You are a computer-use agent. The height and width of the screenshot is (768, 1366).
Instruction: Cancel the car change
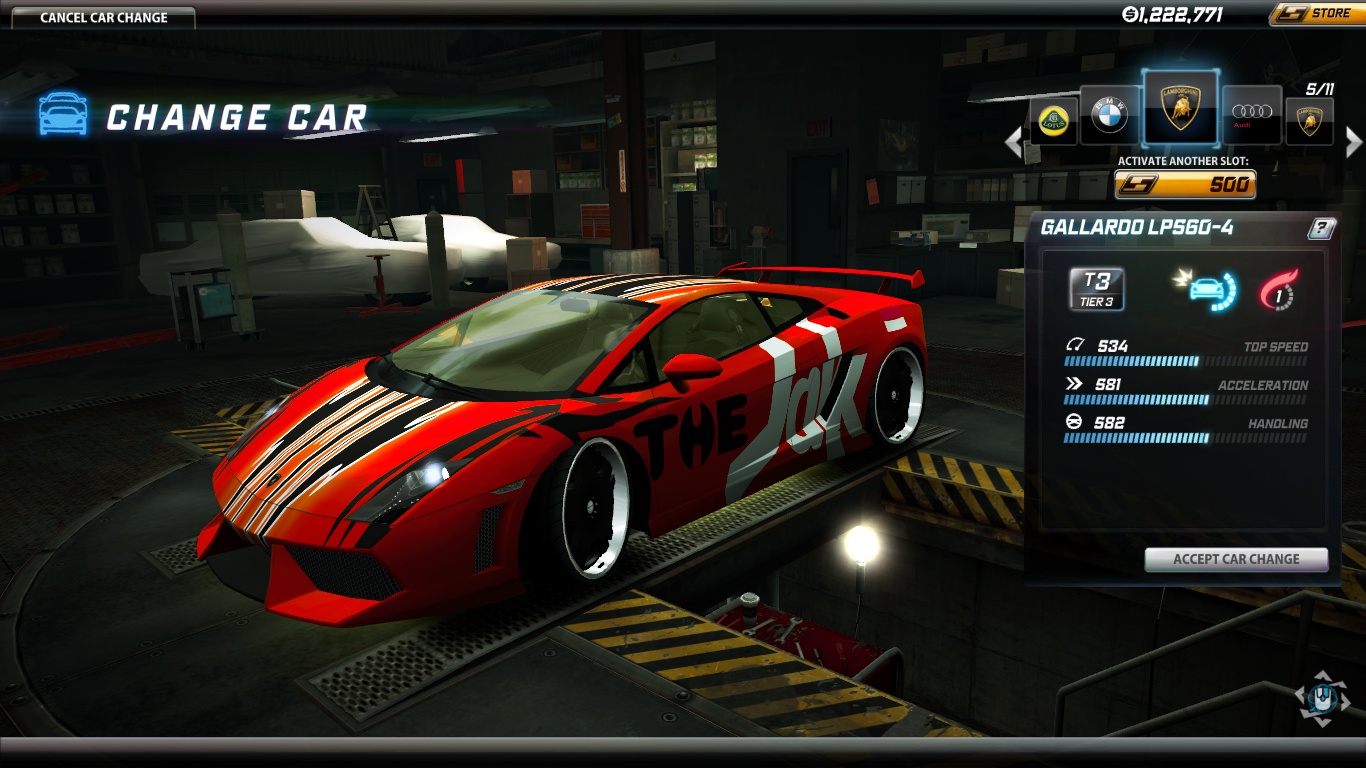104,18
